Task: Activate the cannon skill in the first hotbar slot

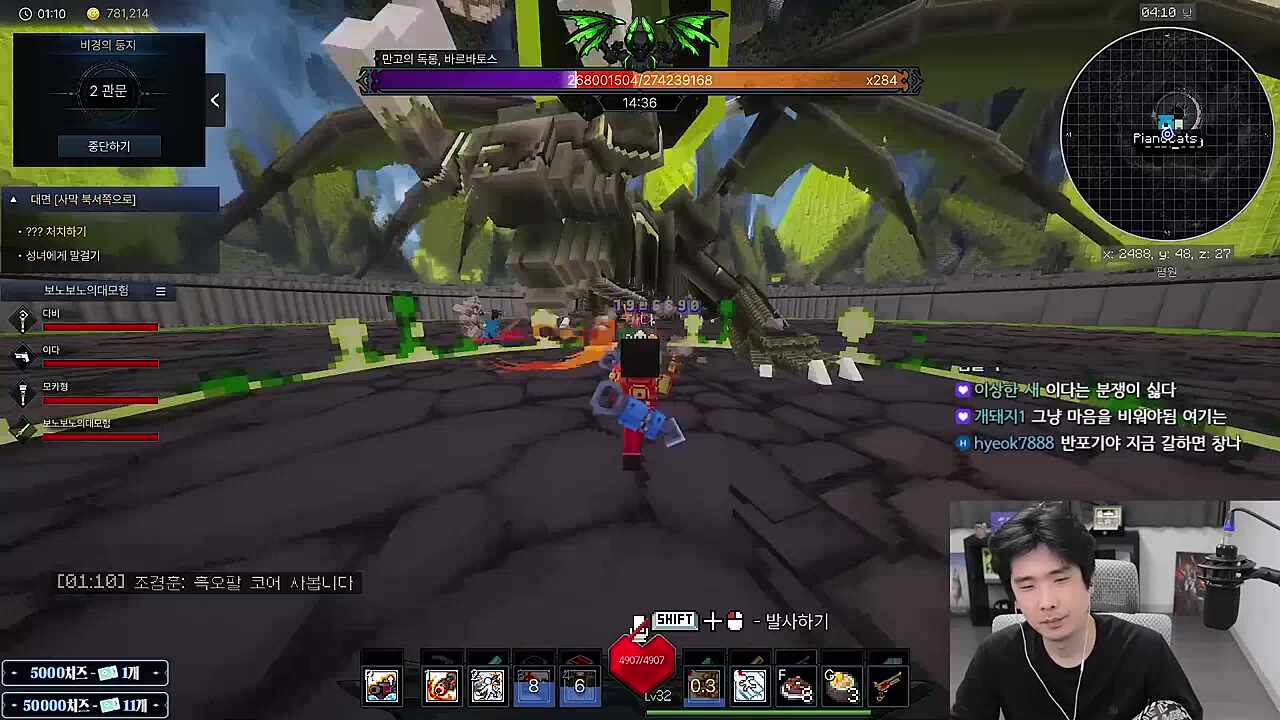Action: (x=381, y=685)
